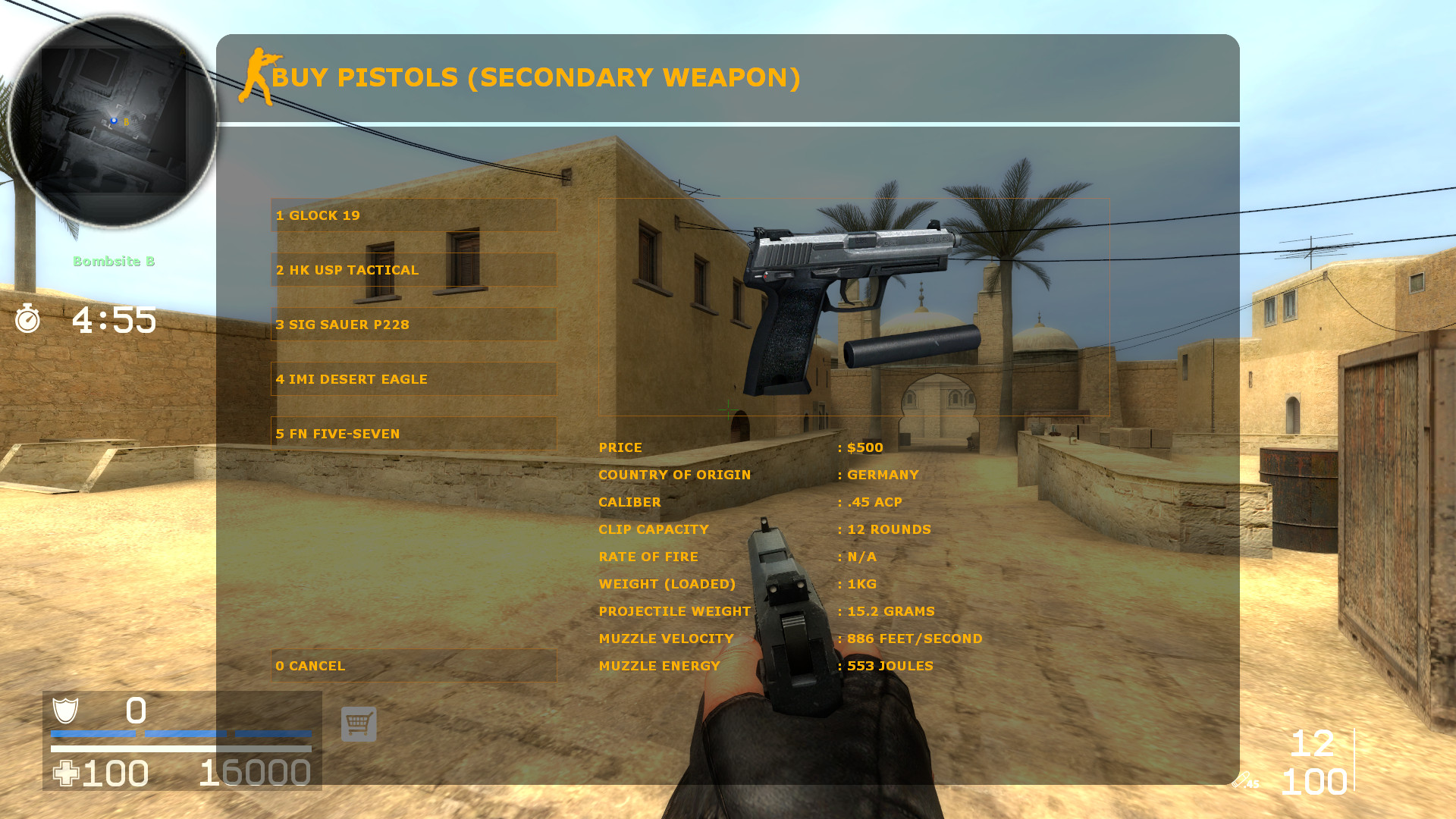
Task: Click the health cross icon
Action: [67, 772]
